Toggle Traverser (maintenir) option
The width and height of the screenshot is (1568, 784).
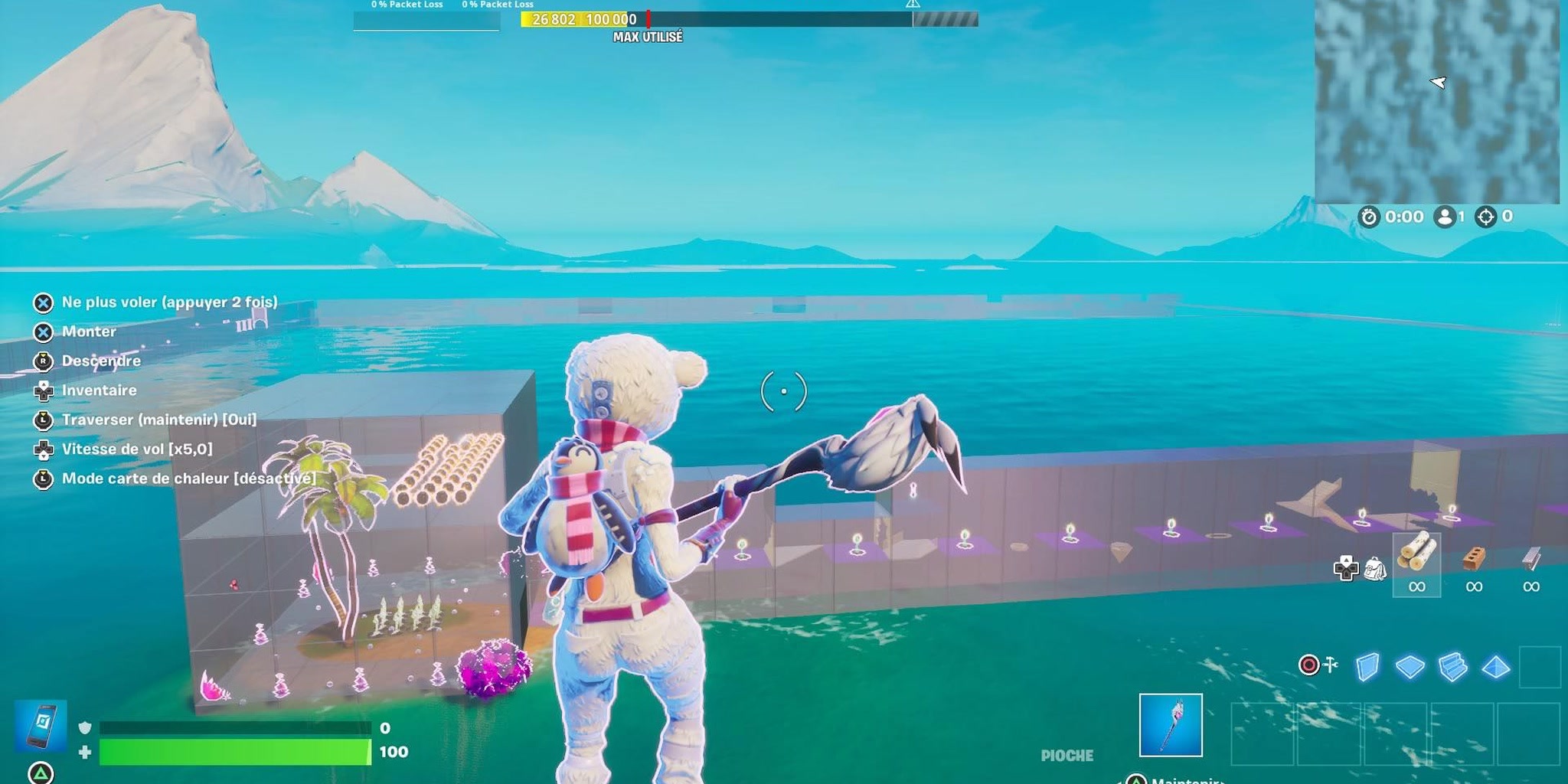(159, 420)
